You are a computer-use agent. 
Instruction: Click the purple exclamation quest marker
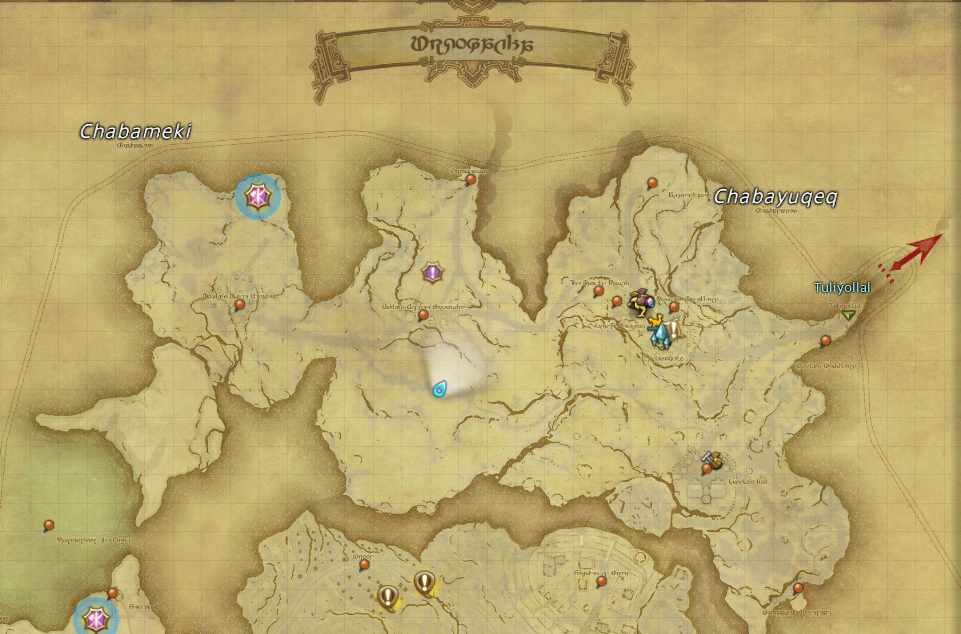(x=432, y=271)
